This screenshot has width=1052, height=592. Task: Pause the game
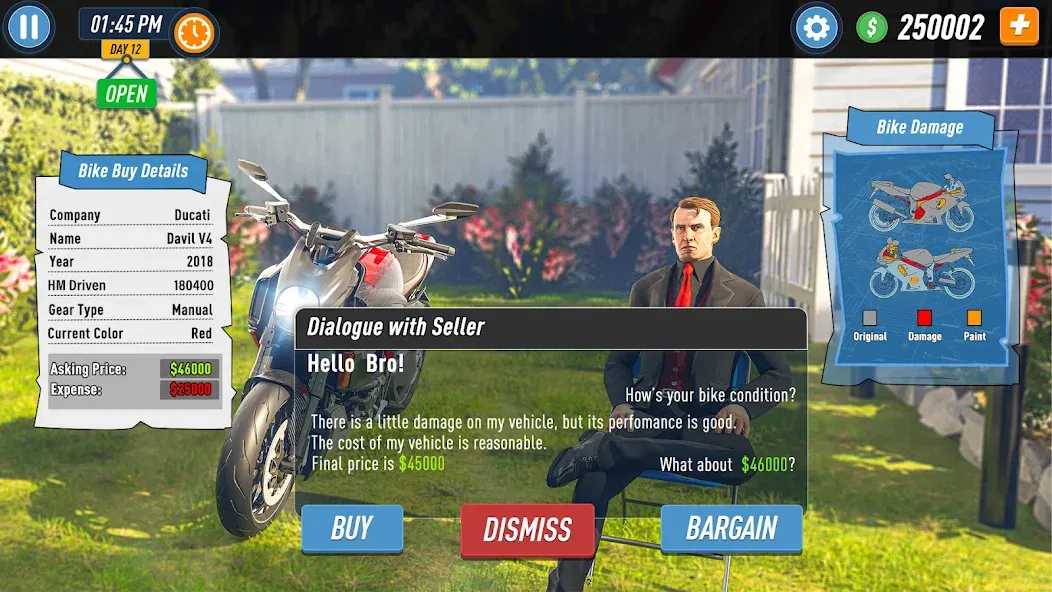[29, 27]
